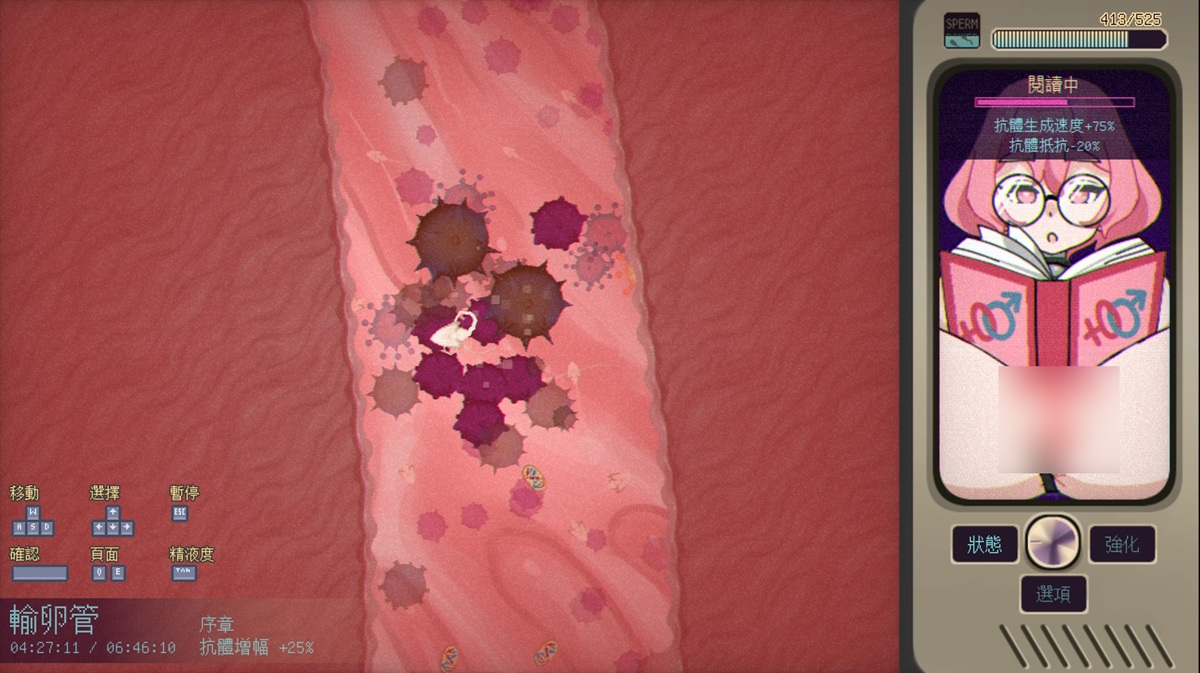Click the round dial between 狀態 and 強化
The height and width of the screenshot is (673, 1200).
point(1053,543)
